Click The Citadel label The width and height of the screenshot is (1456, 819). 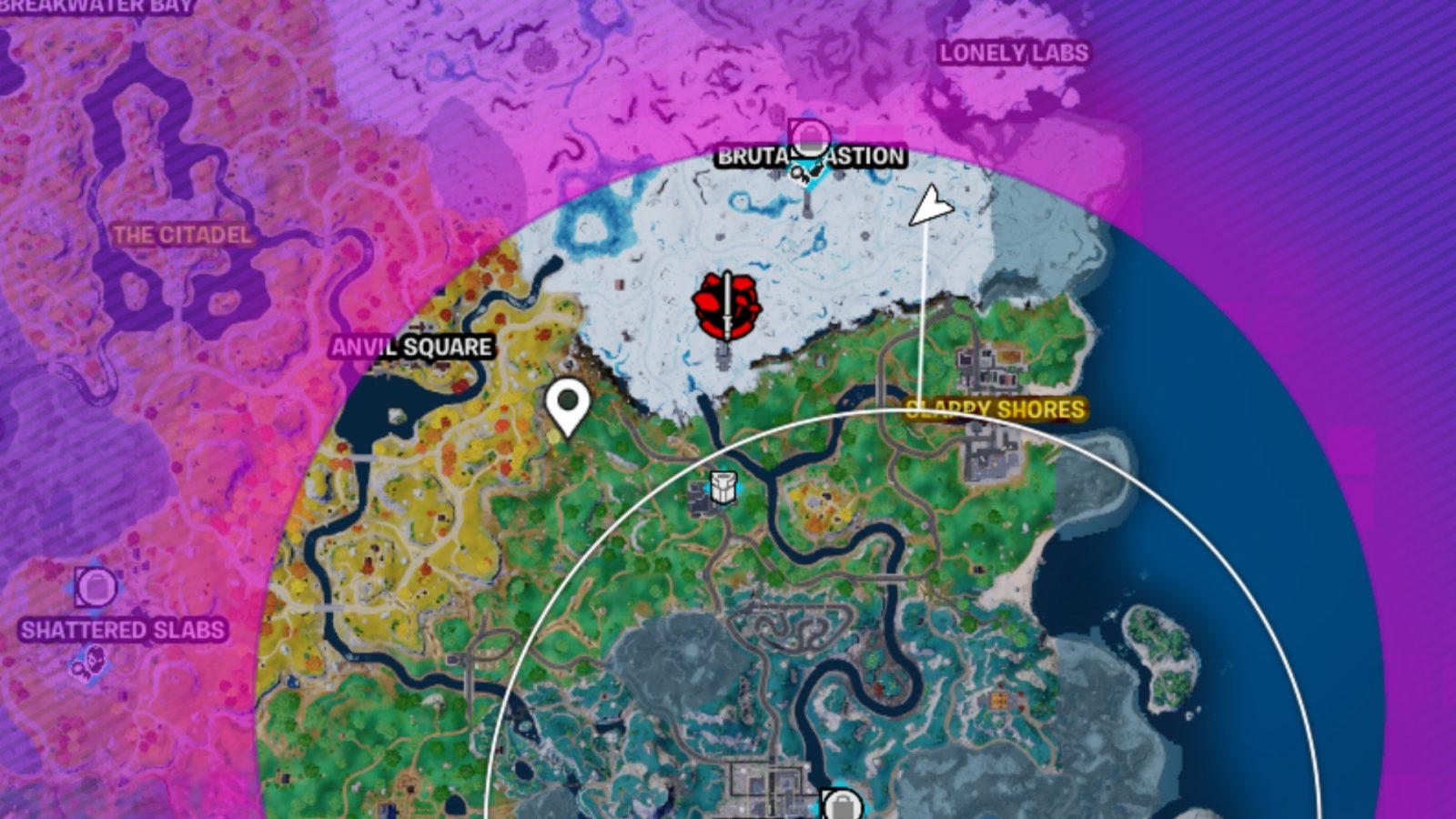180,234
